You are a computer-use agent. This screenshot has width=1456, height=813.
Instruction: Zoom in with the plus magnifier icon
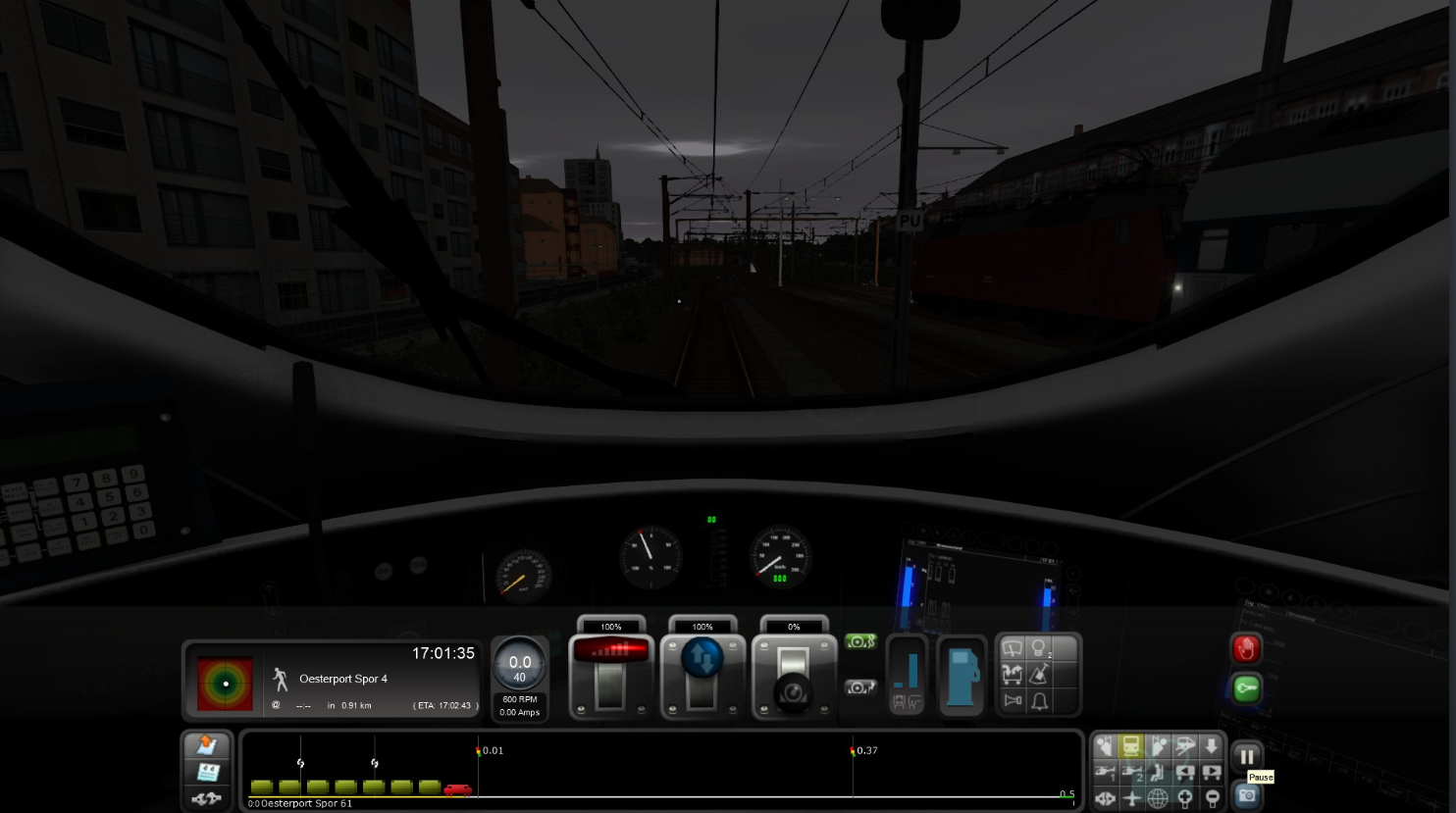point(1185,798)
